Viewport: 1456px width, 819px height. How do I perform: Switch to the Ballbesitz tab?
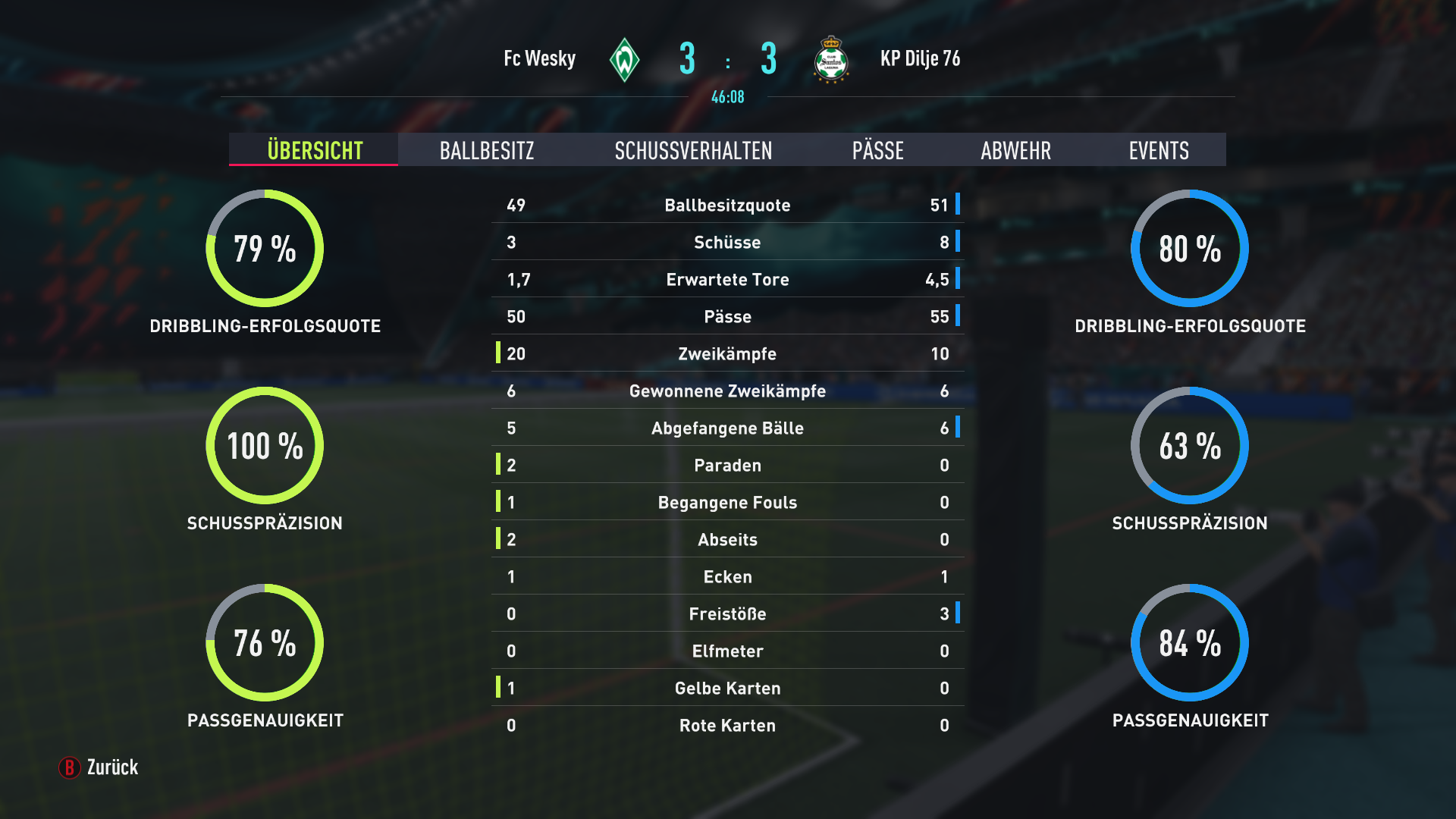[487, 150]
